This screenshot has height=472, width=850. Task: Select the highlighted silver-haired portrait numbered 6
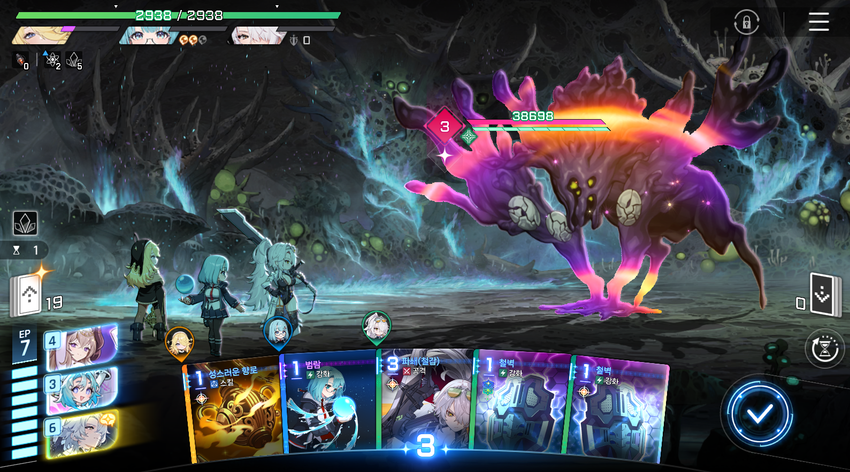[x=80, y=432]
